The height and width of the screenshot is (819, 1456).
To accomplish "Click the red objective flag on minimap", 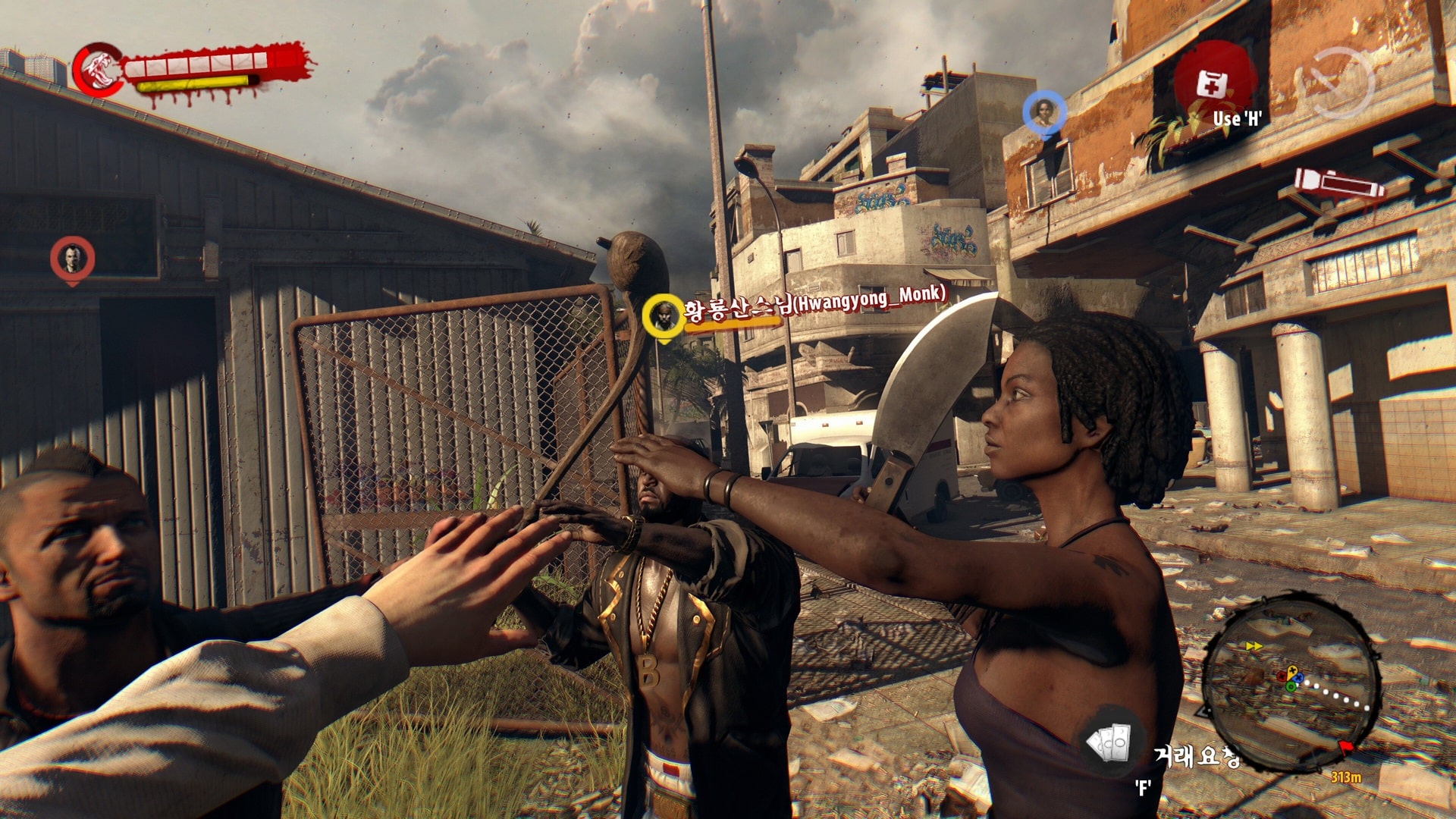I will click(1346, 748).
